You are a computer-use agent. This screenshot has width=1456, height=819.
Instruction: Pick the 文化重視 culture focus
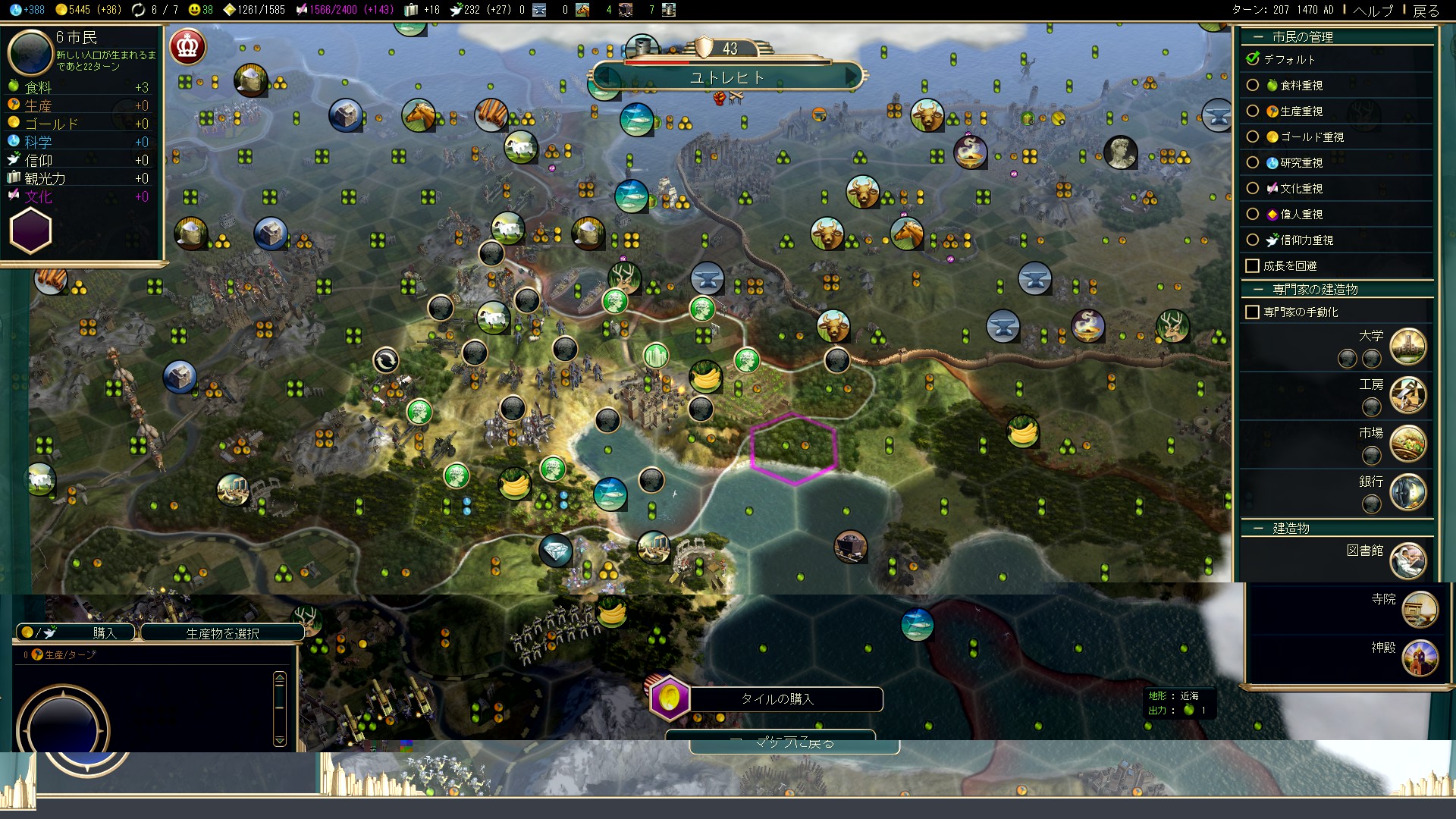click(x=1253, y=189)
